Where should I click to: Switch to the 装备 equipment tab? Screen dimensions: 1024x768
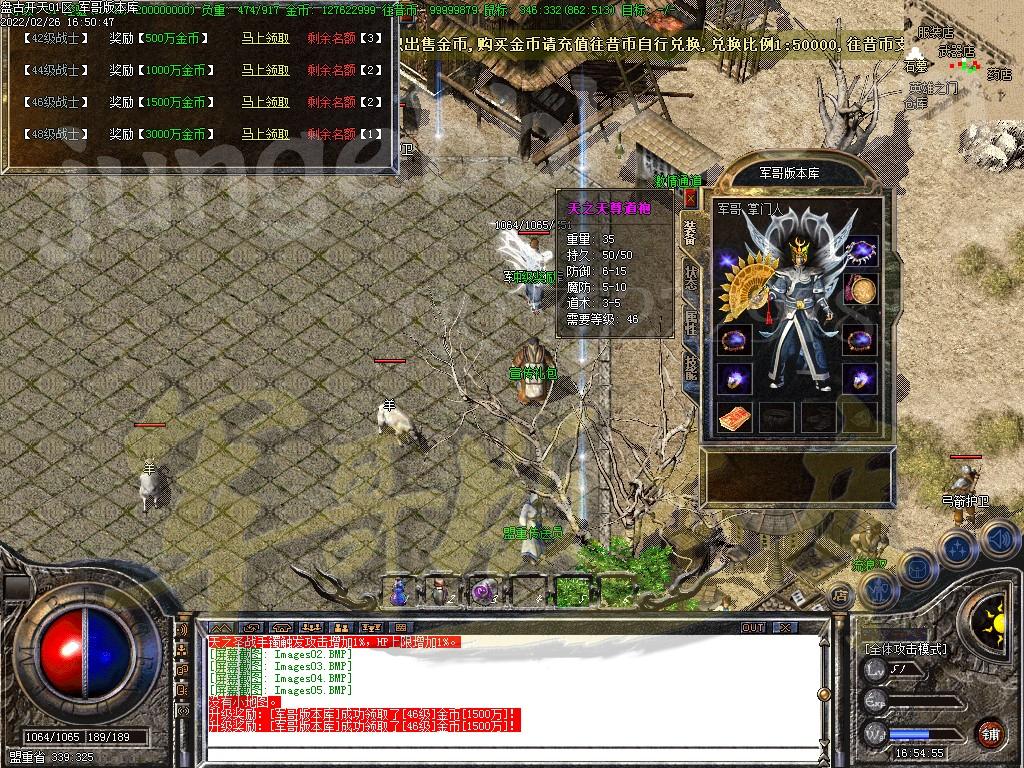pos(690,233)
